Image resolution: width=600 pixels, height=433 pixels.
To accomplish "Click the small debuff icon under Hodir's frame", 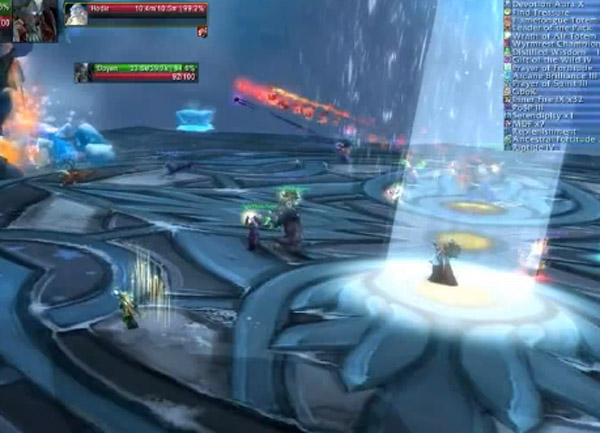I will point(202,32).
